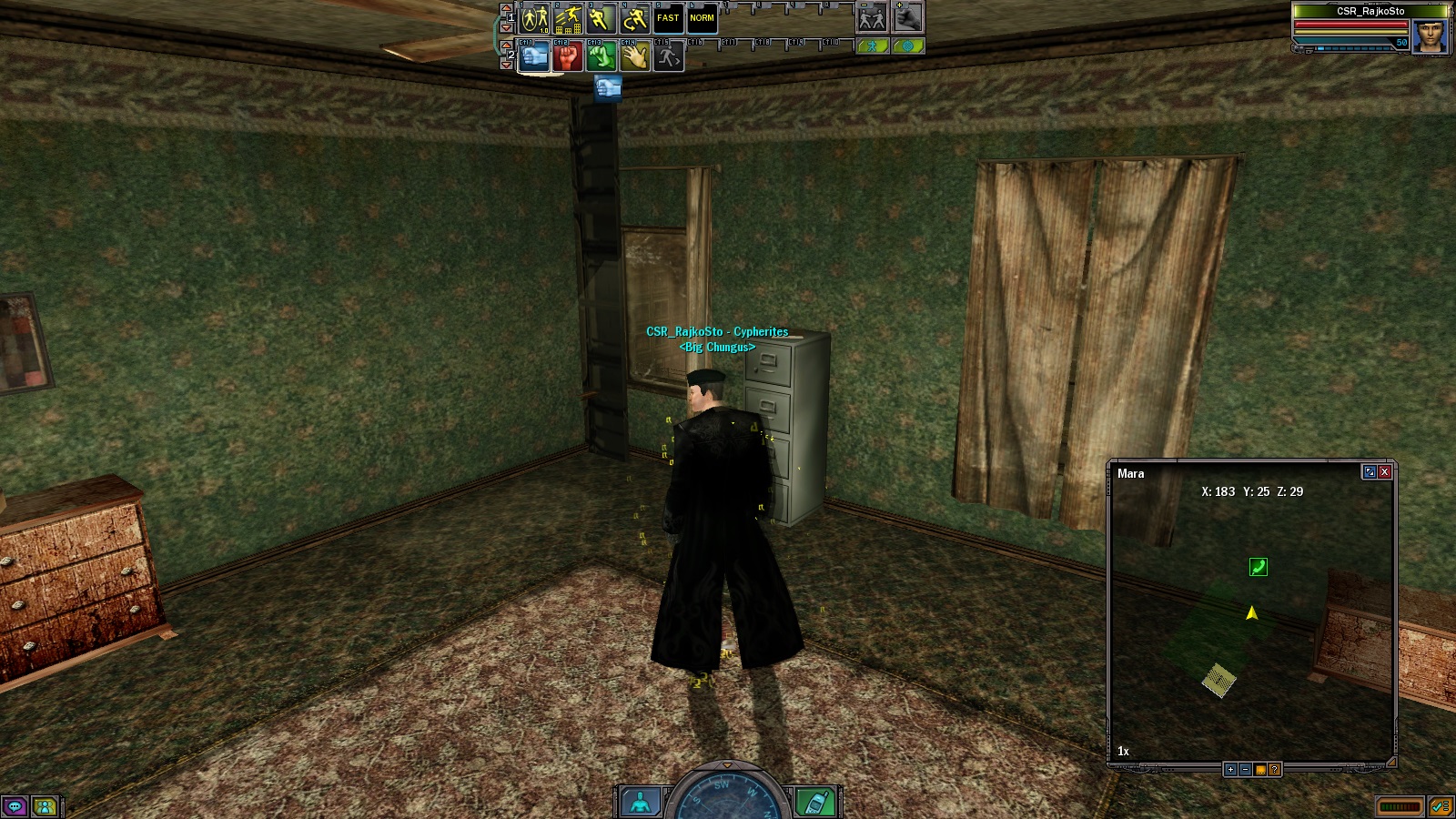Close the Mara map window

tap(1384, 471)
